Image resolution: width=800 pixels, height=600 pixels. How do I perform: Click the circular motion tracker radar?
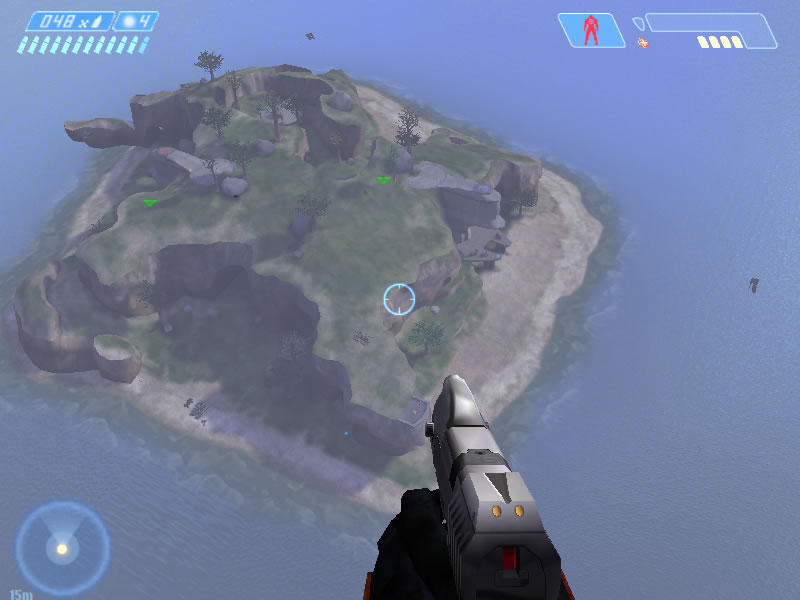click(x=62, y=547)
